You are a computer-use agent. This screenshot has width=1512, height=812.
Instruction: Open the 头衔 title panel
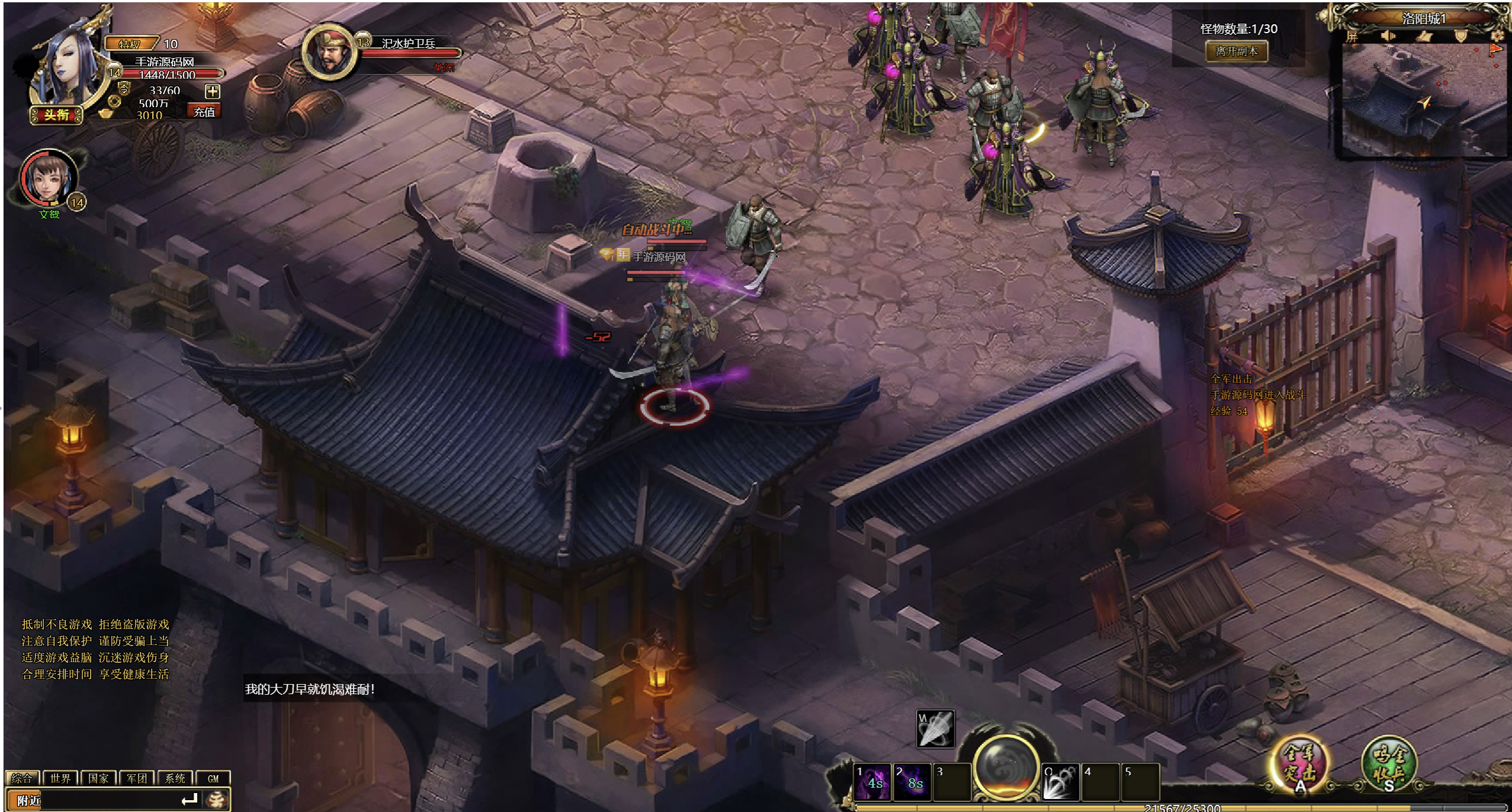(x=56, y=115)
